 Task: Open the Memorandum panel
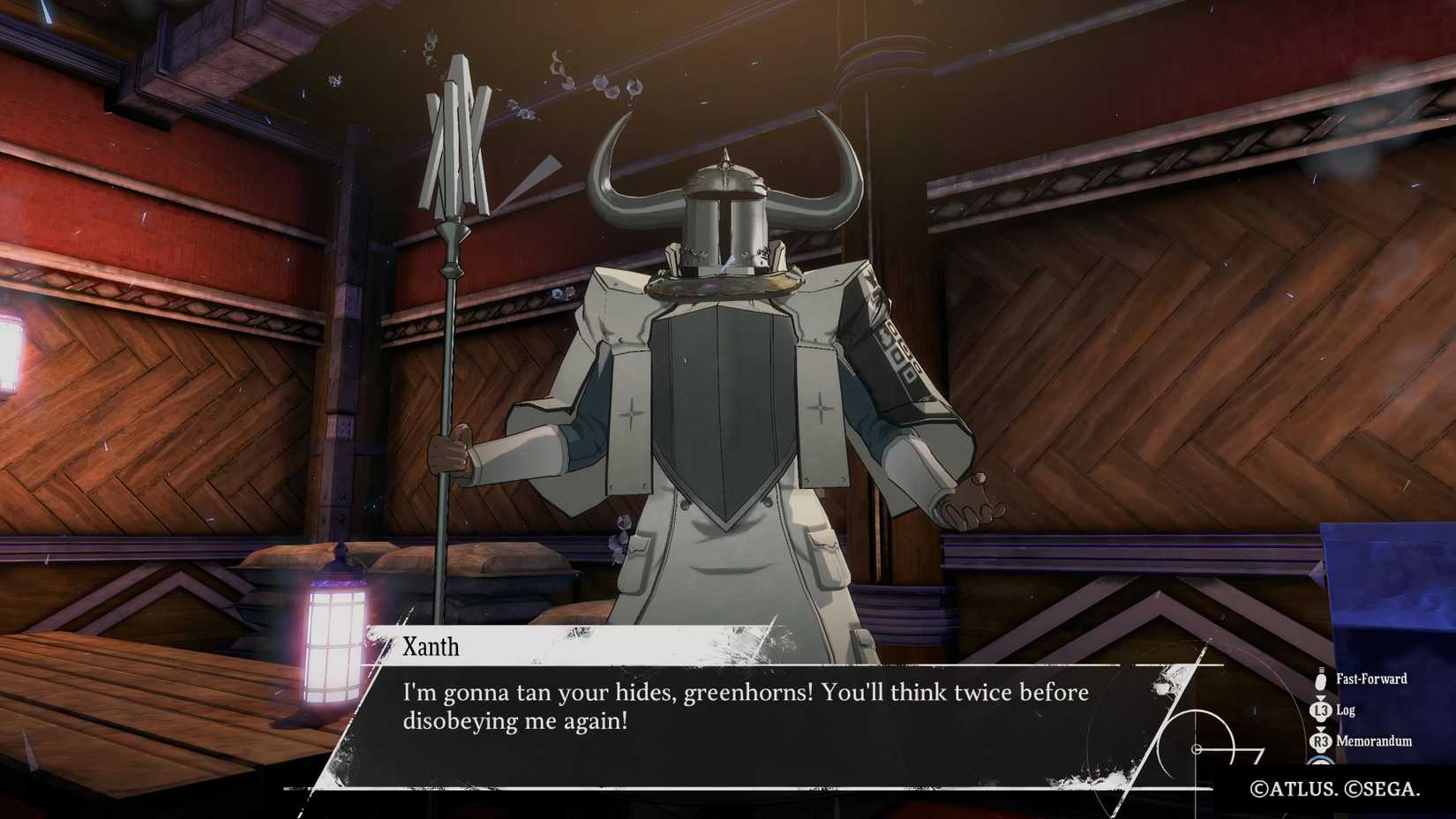click(1373, 742)
